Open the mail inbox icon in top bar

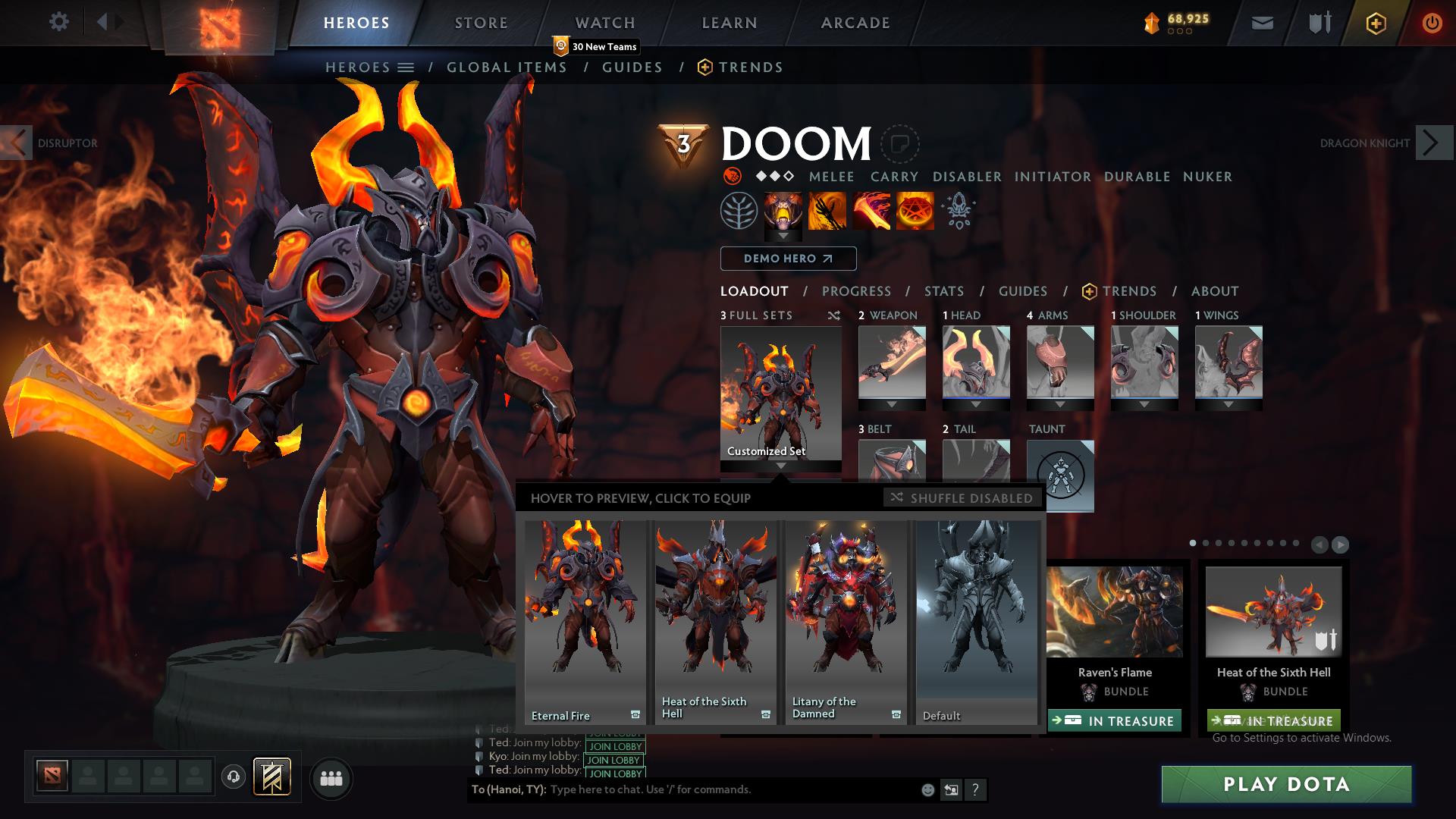1262,23
